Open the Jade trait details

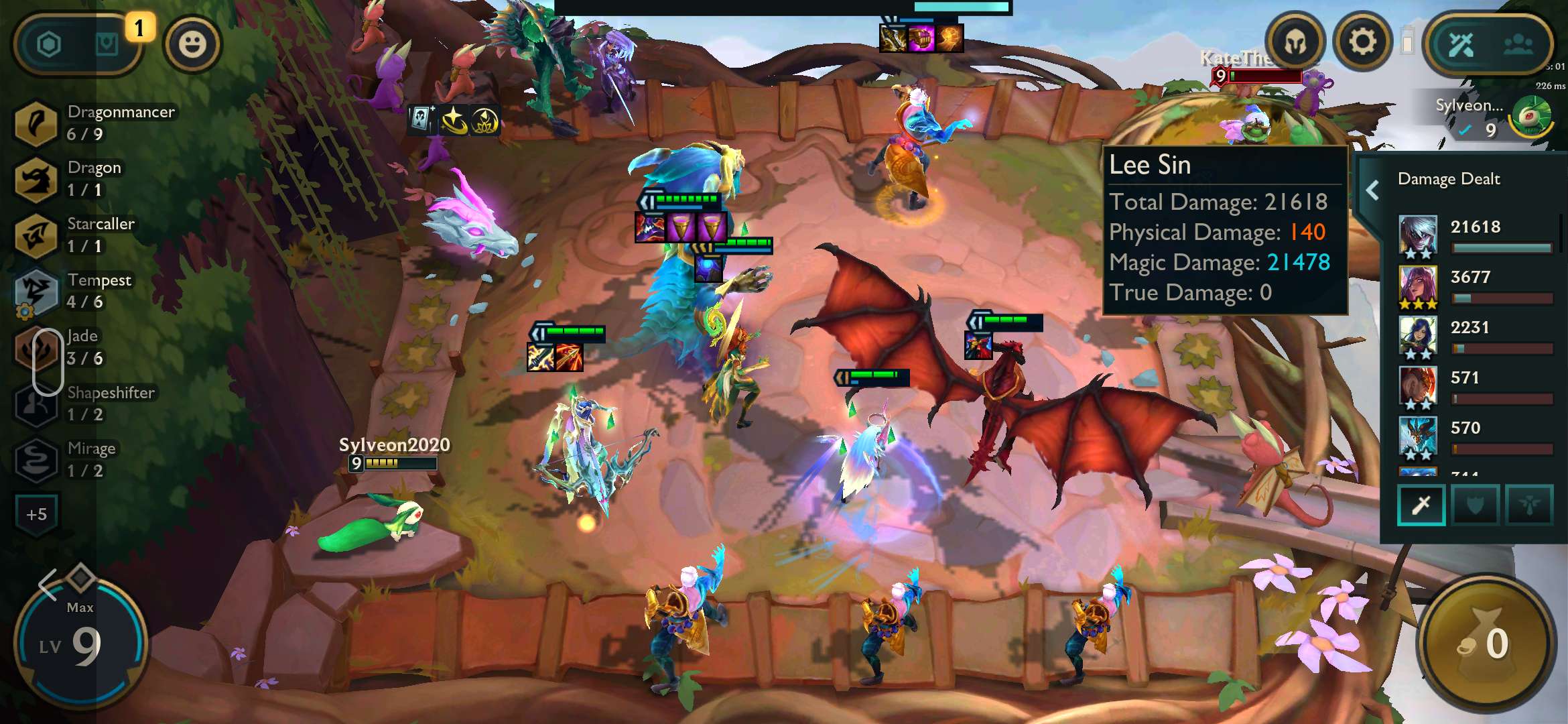click(x=35, y=349)
